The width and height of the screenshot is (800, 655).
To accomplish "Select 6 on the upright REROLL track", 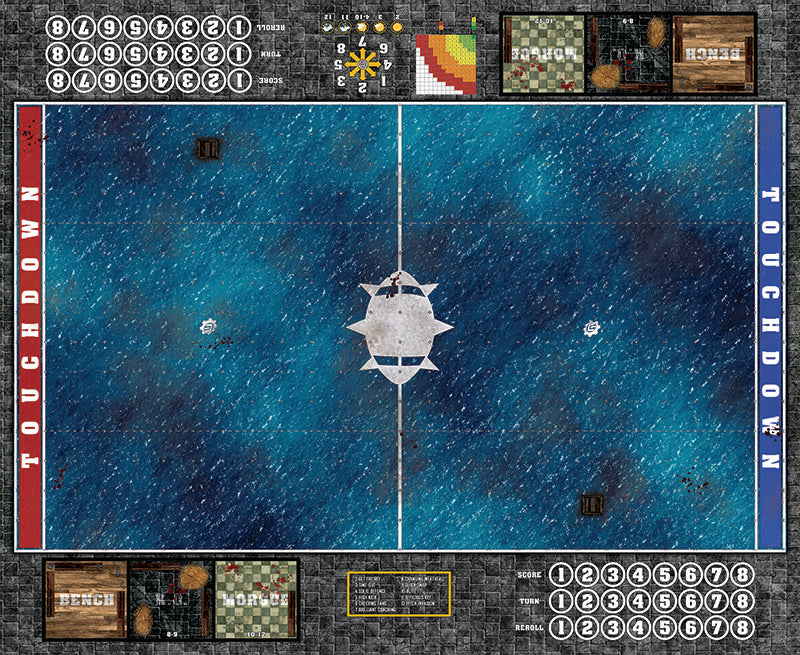I will (x=690, y=626).
